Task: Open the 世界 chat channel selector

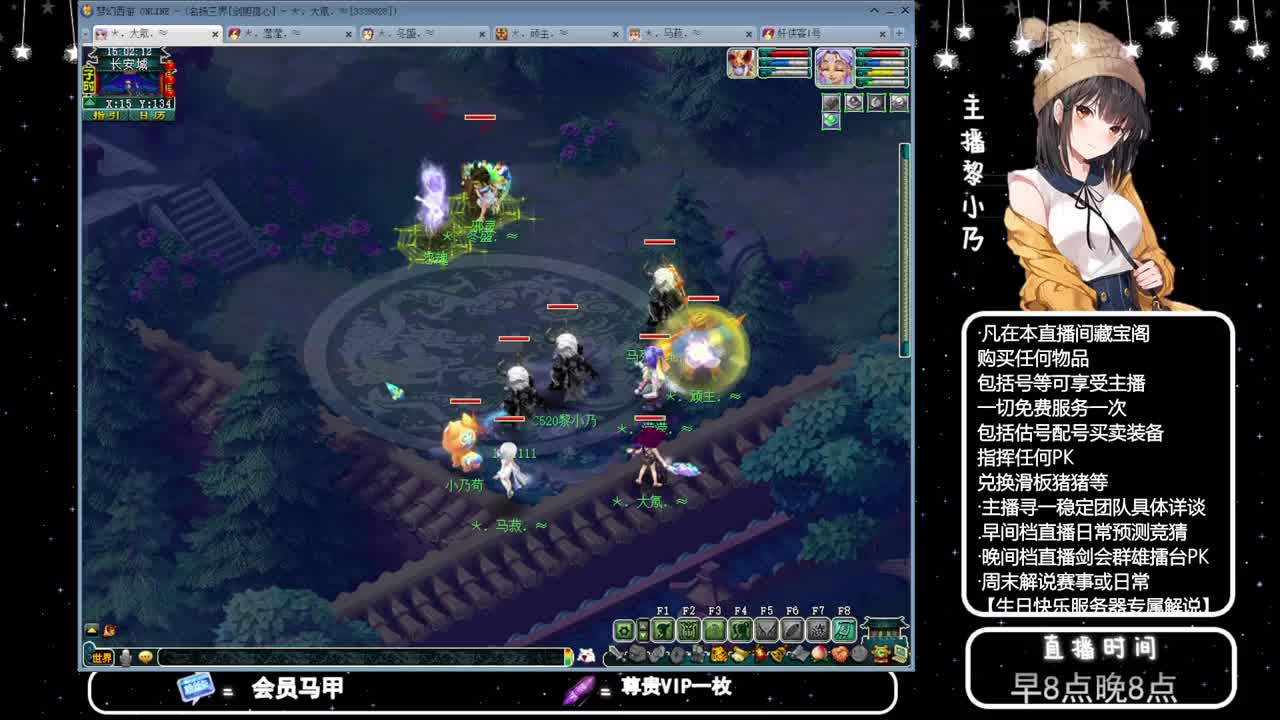Action: click(101, 657)
